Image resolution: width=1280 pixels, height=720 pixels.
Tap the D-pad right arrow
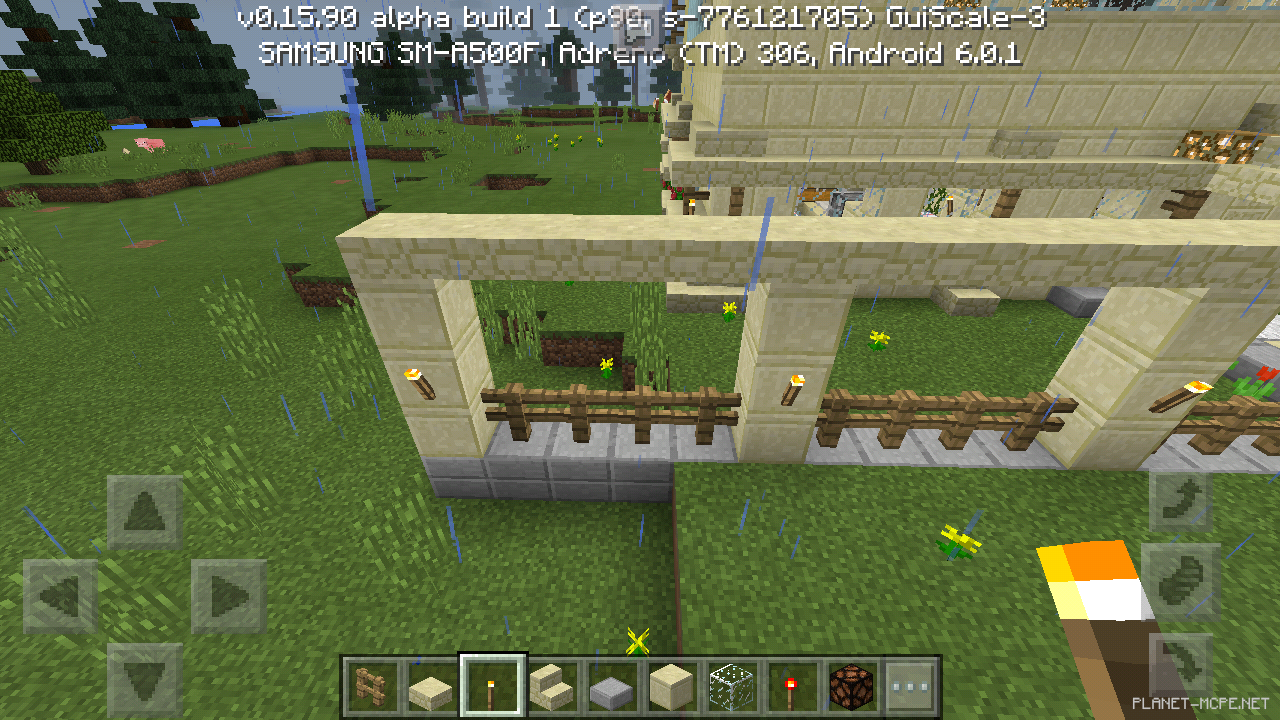229,597
